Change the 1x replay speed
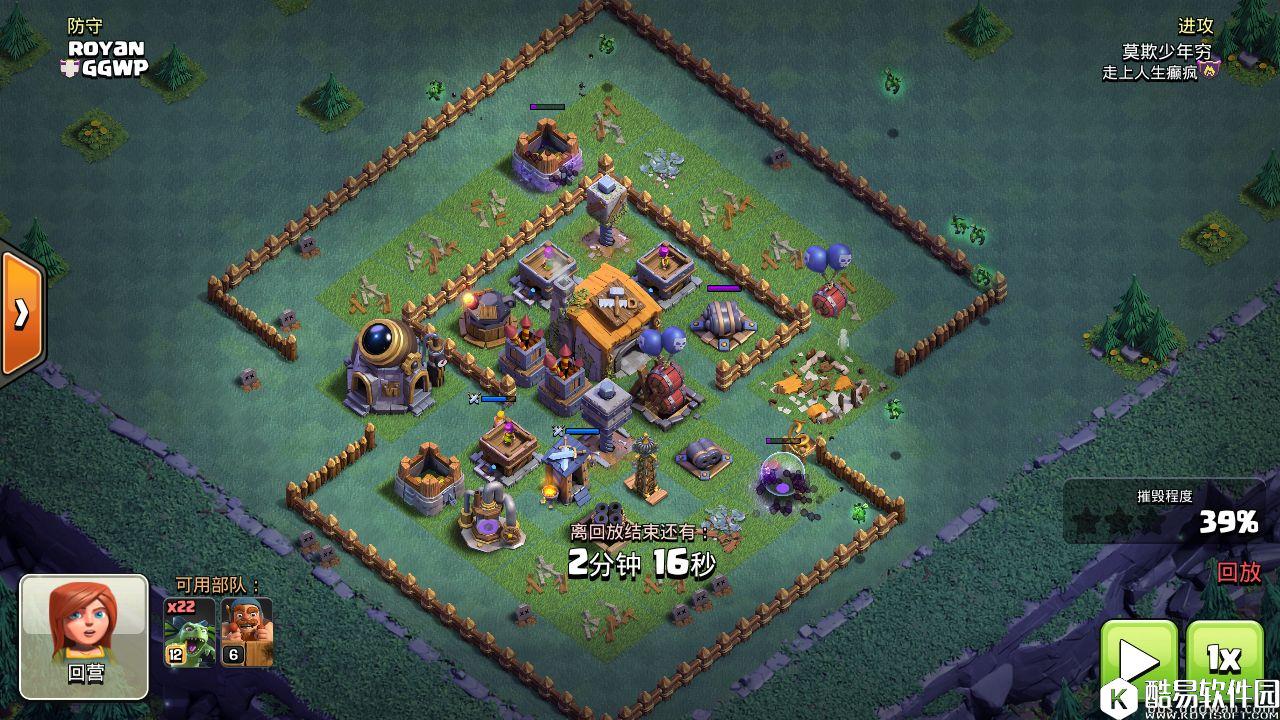Image resolution: width=1280 pixels, height=720 pixels. point(1224,662)
